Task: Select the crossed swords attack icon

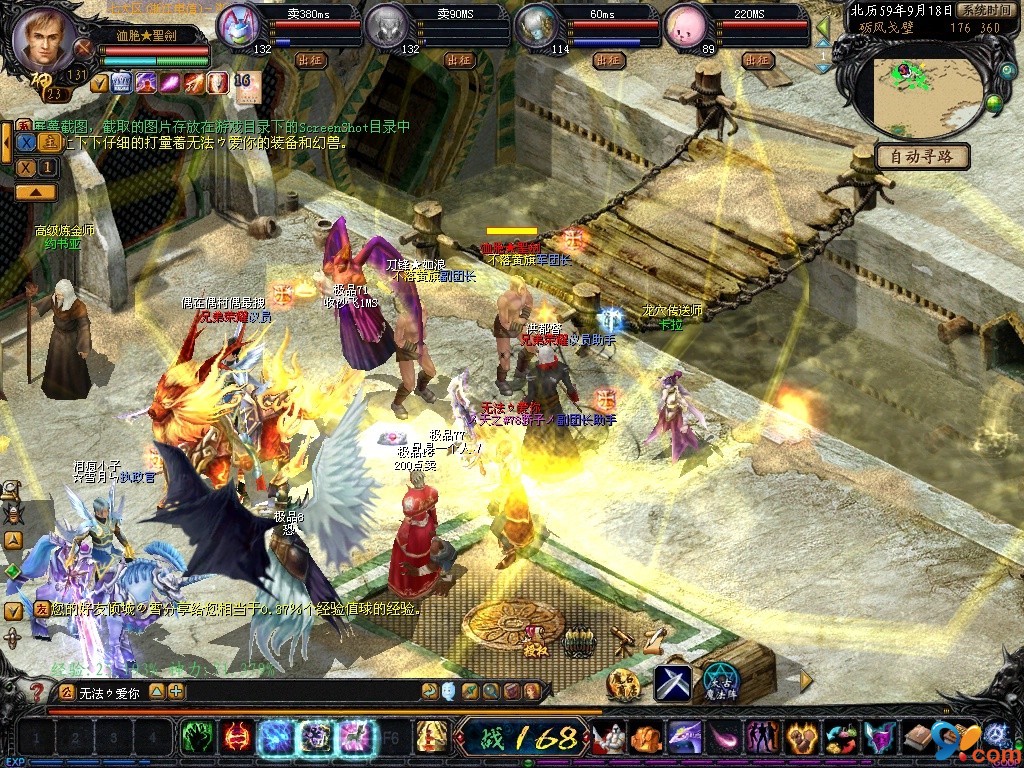Action: (x=673, y=683)
